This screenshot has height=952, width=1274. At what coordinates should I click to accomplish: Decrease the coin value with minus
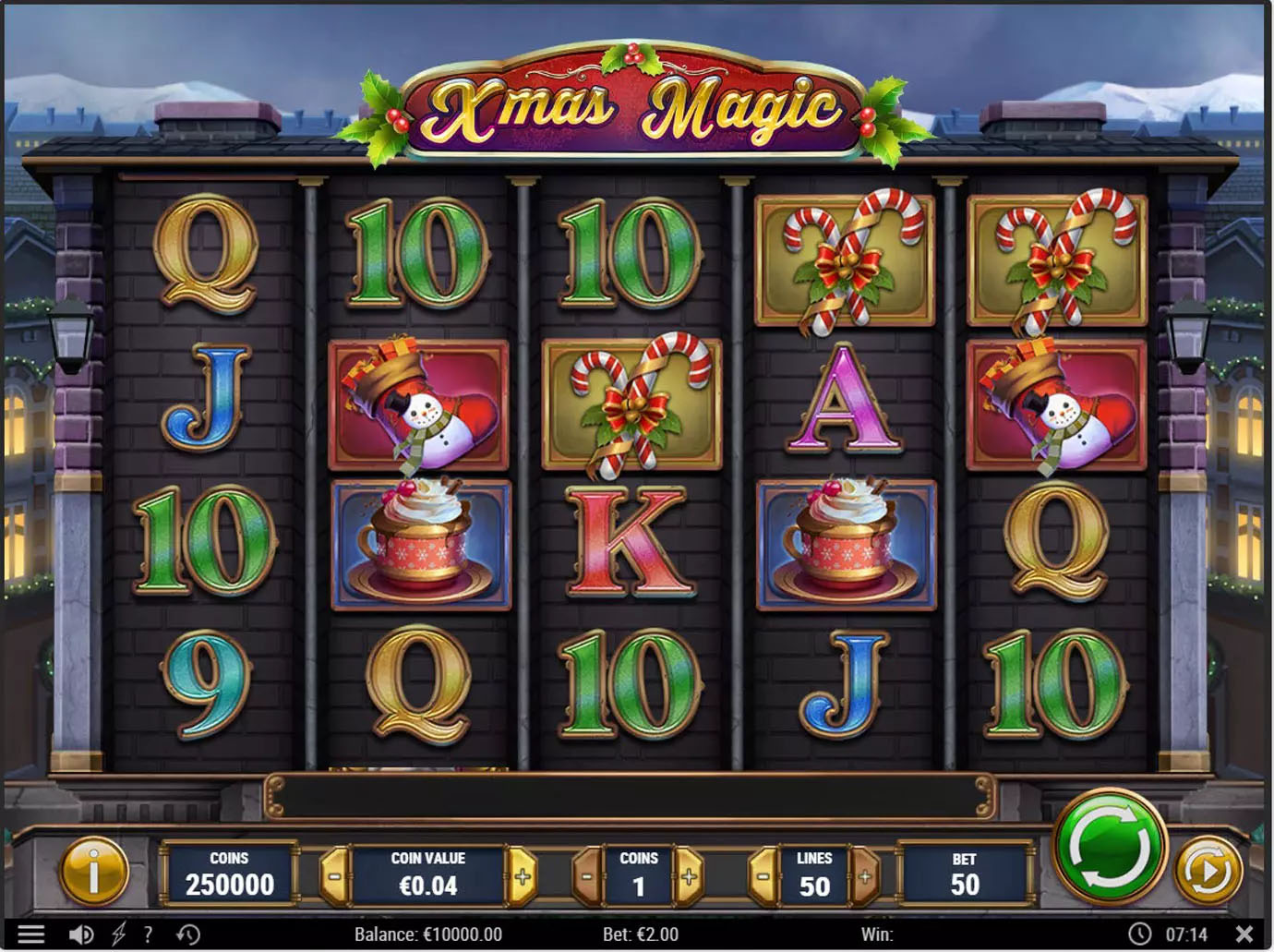[x=334, y=875]
